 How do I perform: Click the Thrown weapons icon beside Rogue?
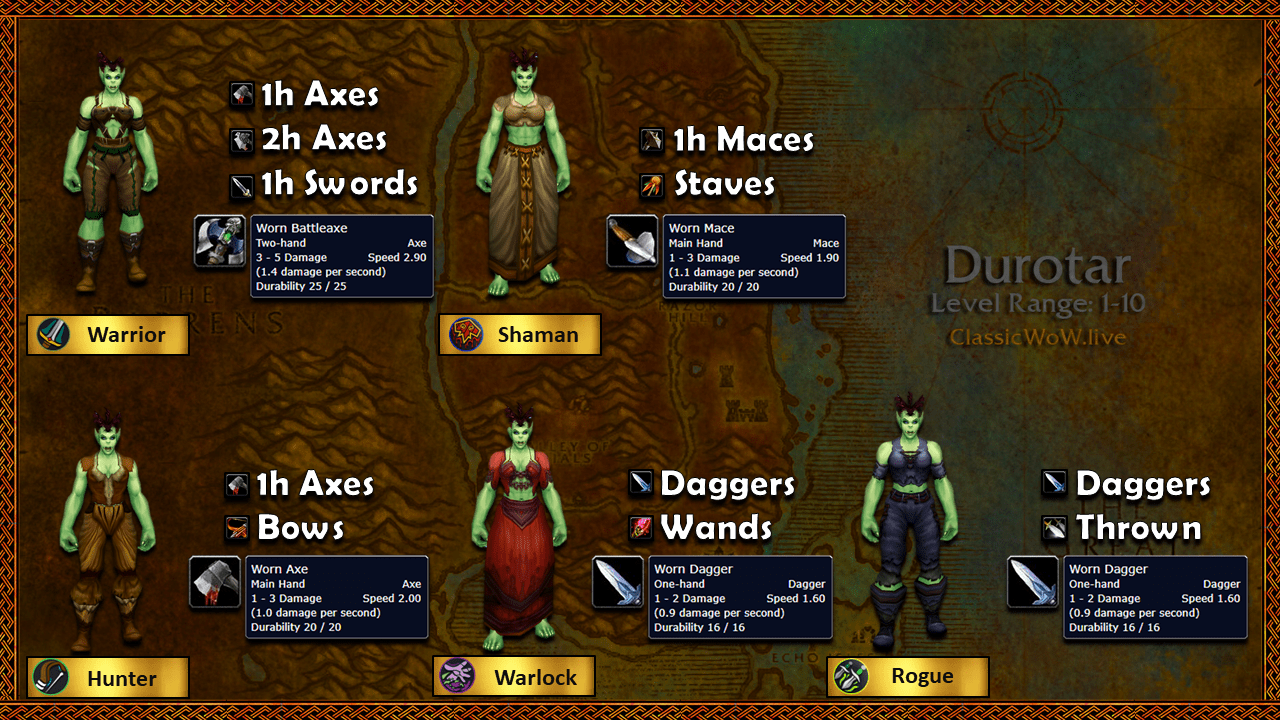(x=1052, y=528)
